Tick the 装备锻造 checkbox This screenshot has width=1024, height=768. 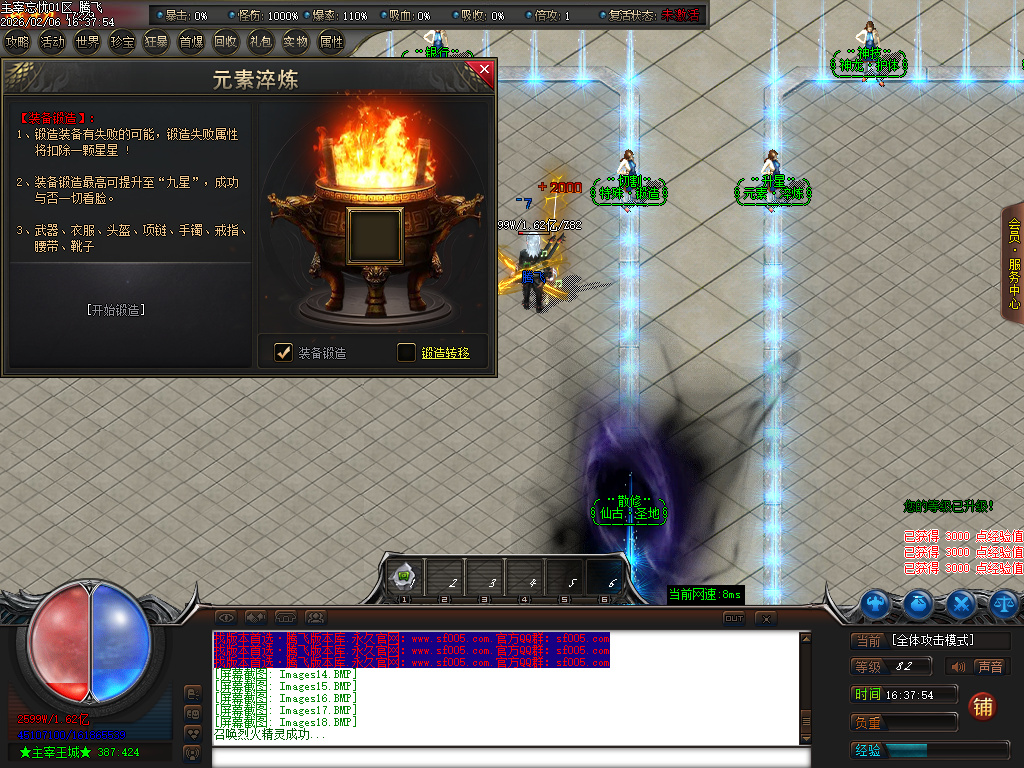[x=283, y=352]
